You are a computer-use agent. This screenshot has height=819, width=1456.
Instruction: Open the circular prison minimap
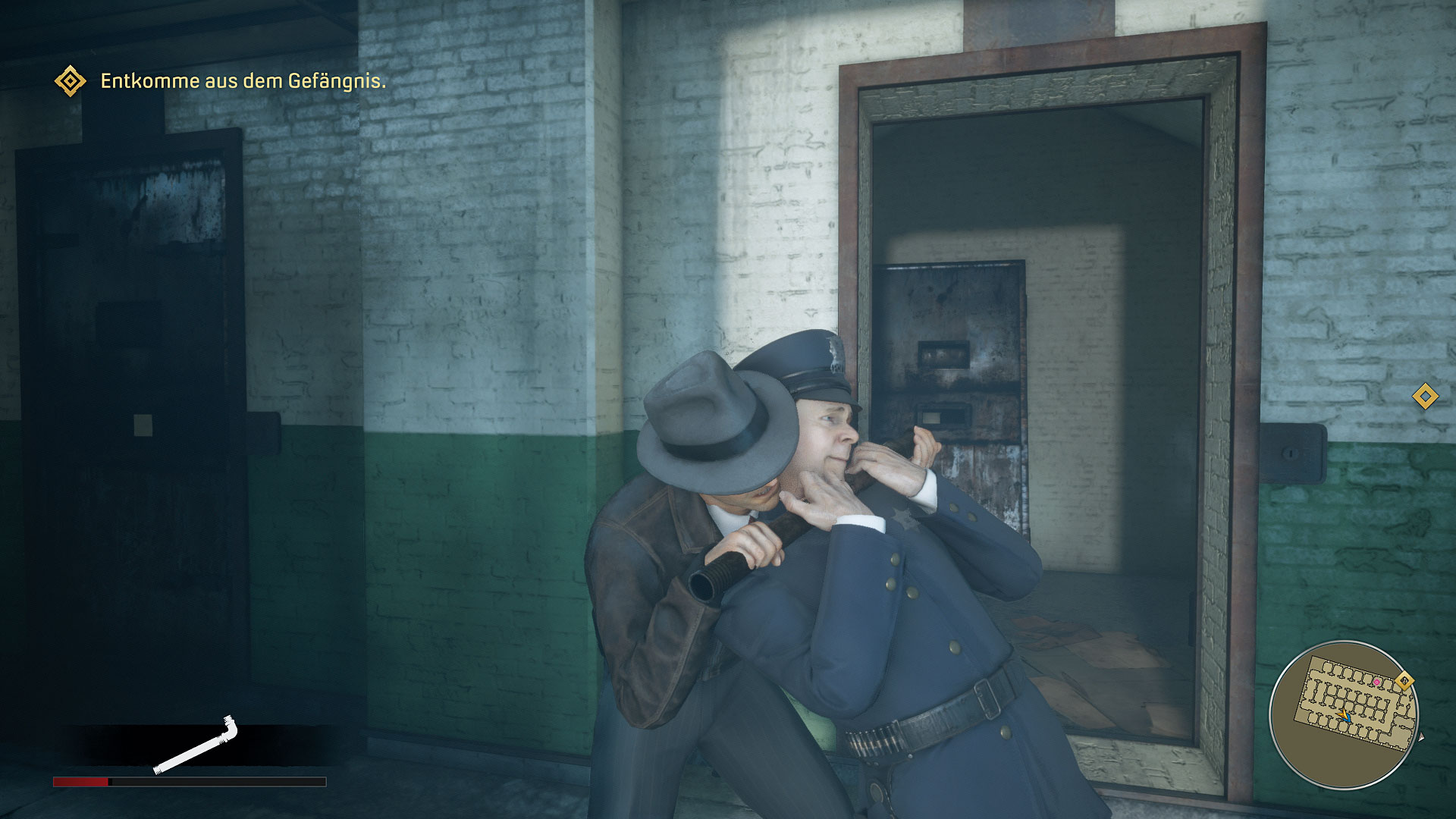click(x=1344, y=714)
